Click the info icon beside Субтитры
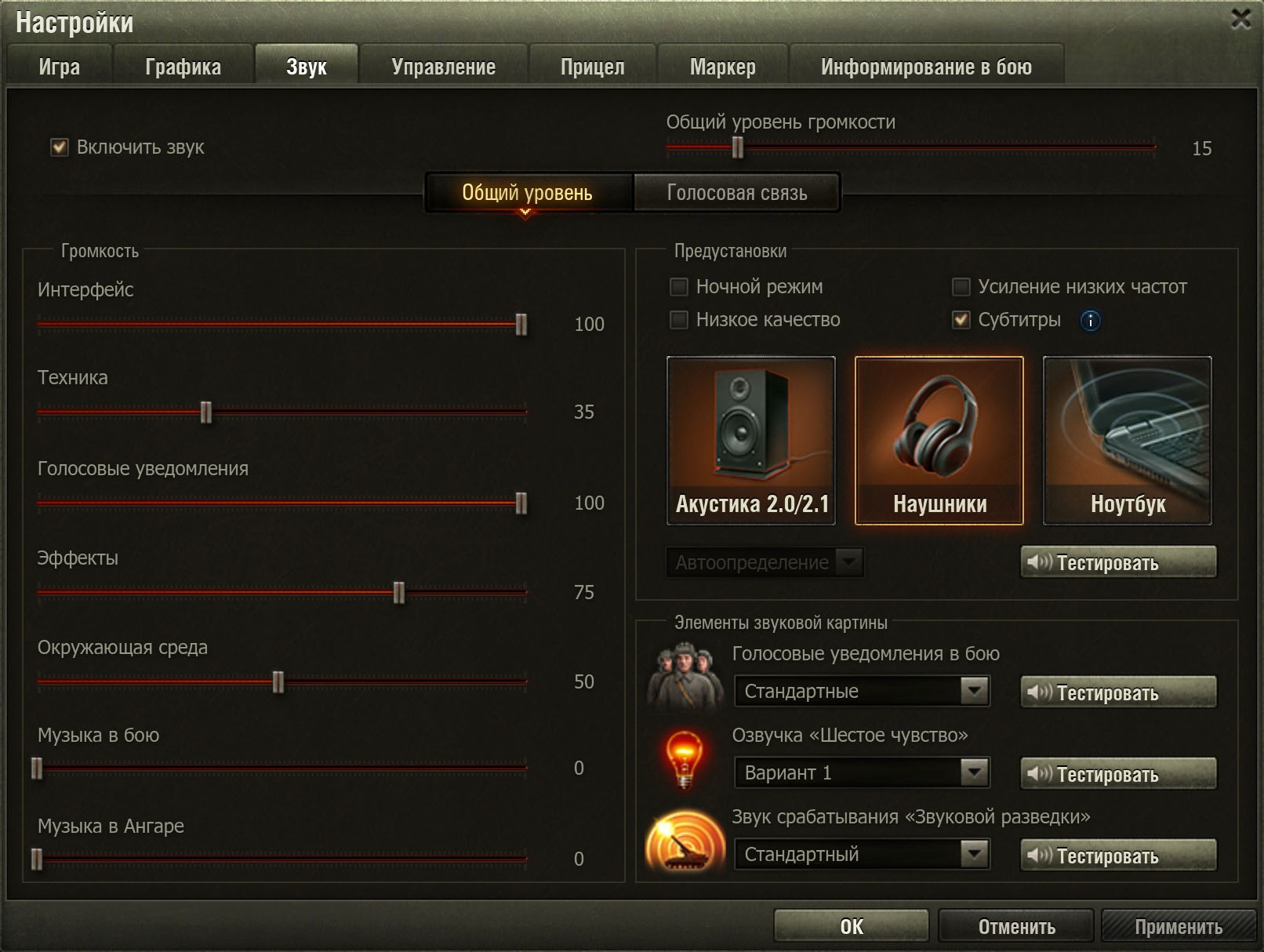The height and width of the screenshot is (952, 1264). 1090,321
